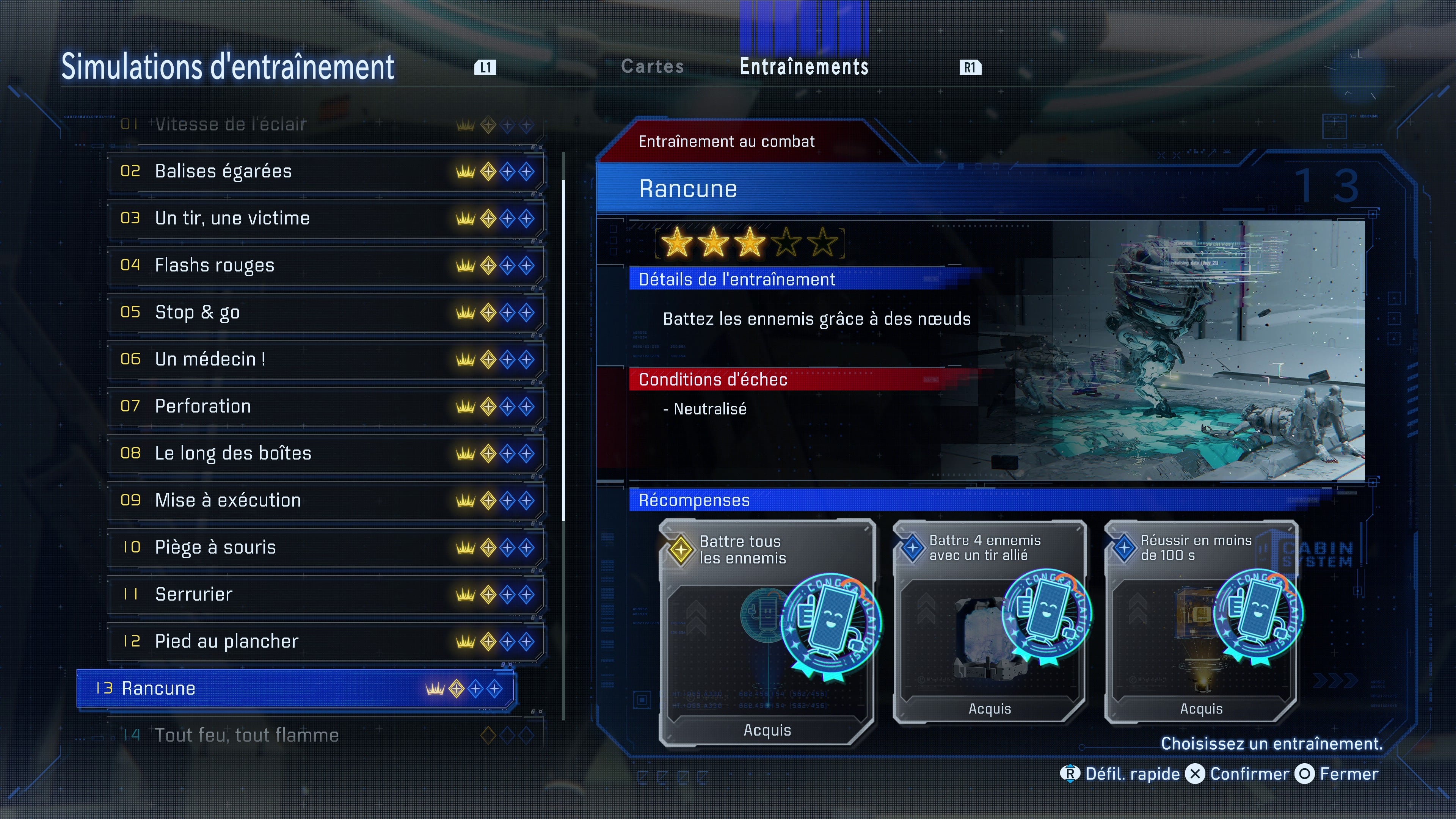This screenshot has height=819, width=1456.
Task: Pick the Stop & go training
Action: 325,312
